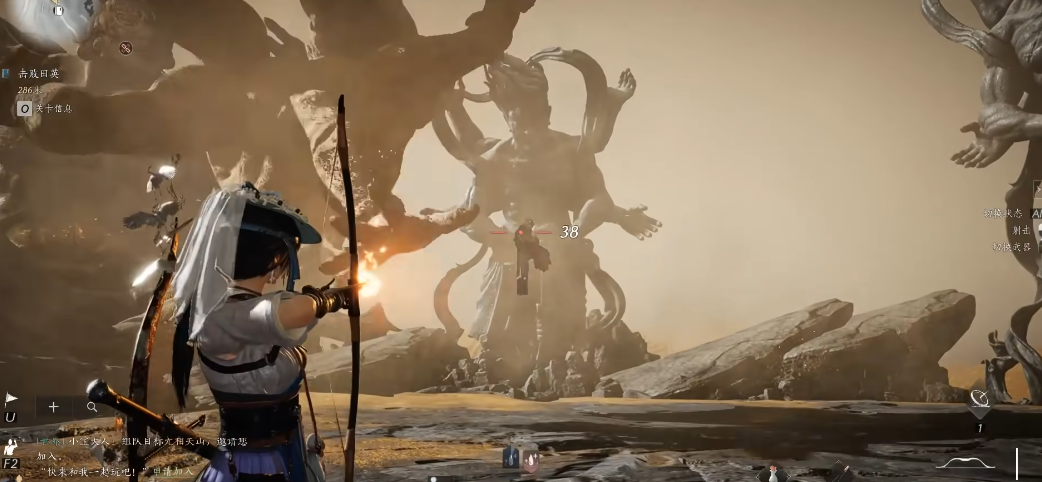The width and height of the screenshot is (1042, 482).
Task: Open the character emote icon
Action: coord(10,446)
